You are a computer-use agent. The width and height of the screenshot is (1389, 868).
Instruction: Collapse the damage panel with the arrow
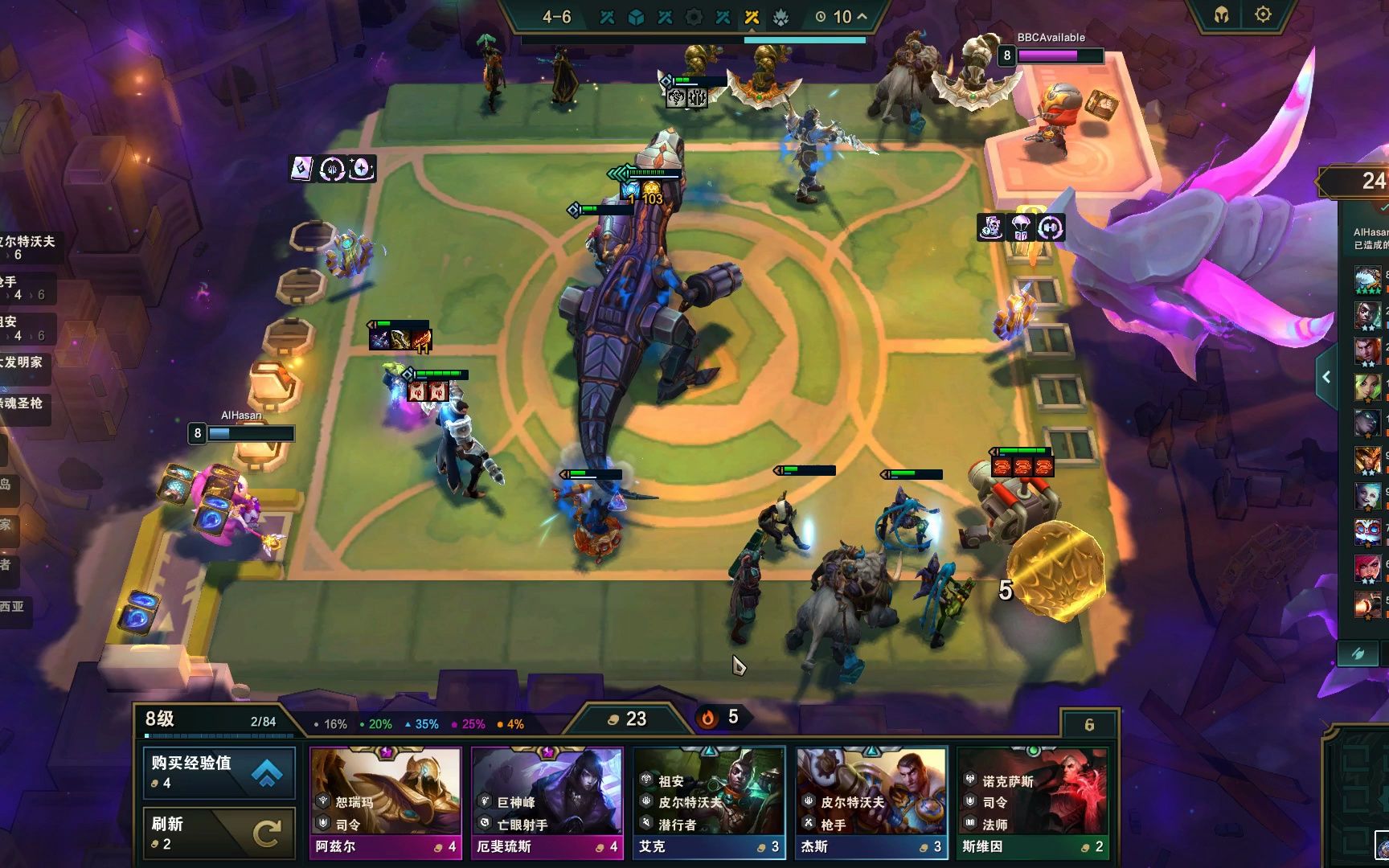click(1326, 377)
